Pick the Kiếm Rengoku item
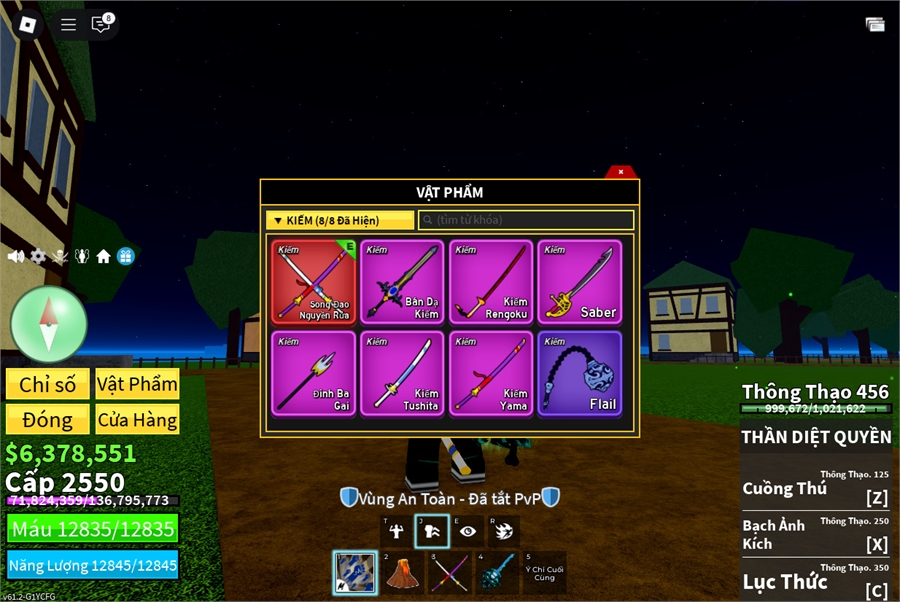The image size is (900, 602). (491, 281)
